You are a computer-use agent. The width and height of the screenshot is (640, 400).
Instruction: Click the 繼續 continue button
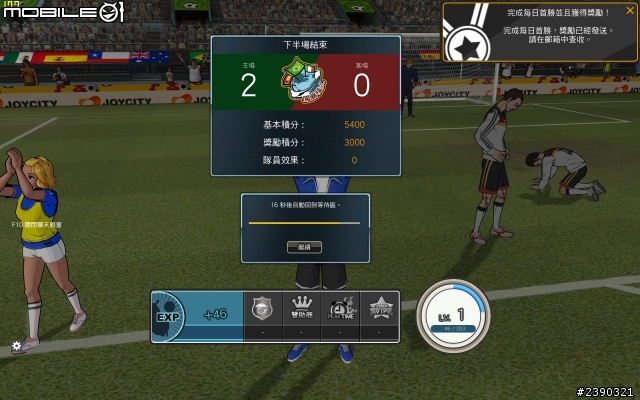click(x=304, y=246)
